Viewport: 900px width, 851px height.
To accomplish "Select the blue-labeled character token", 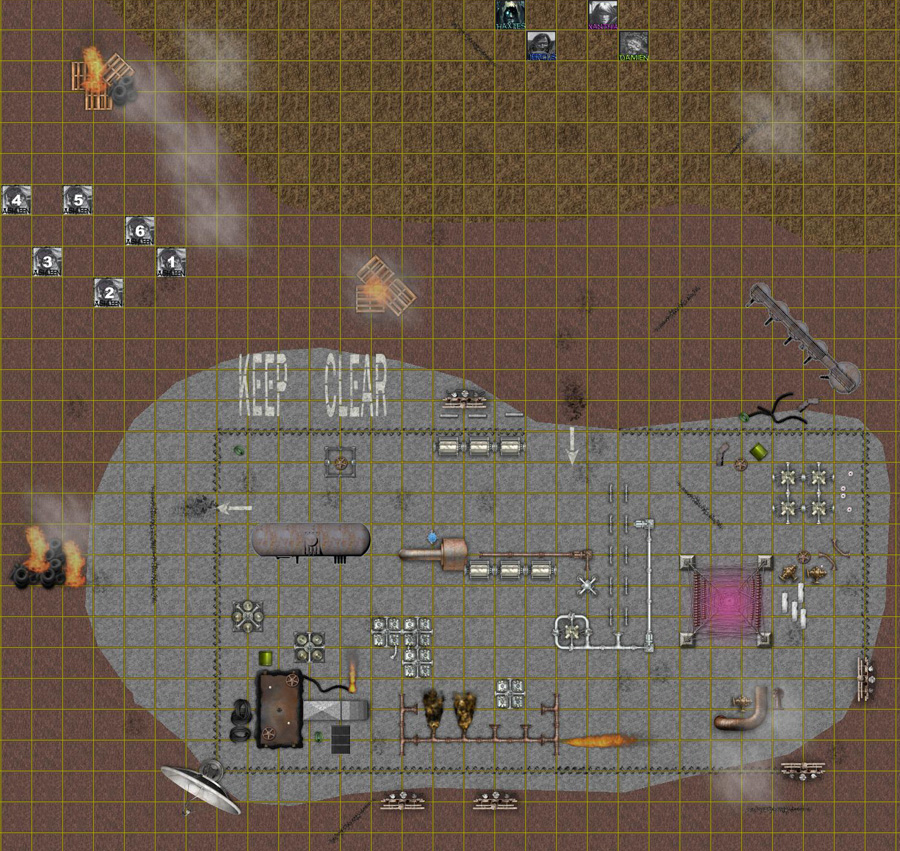I will click(541, 46).
